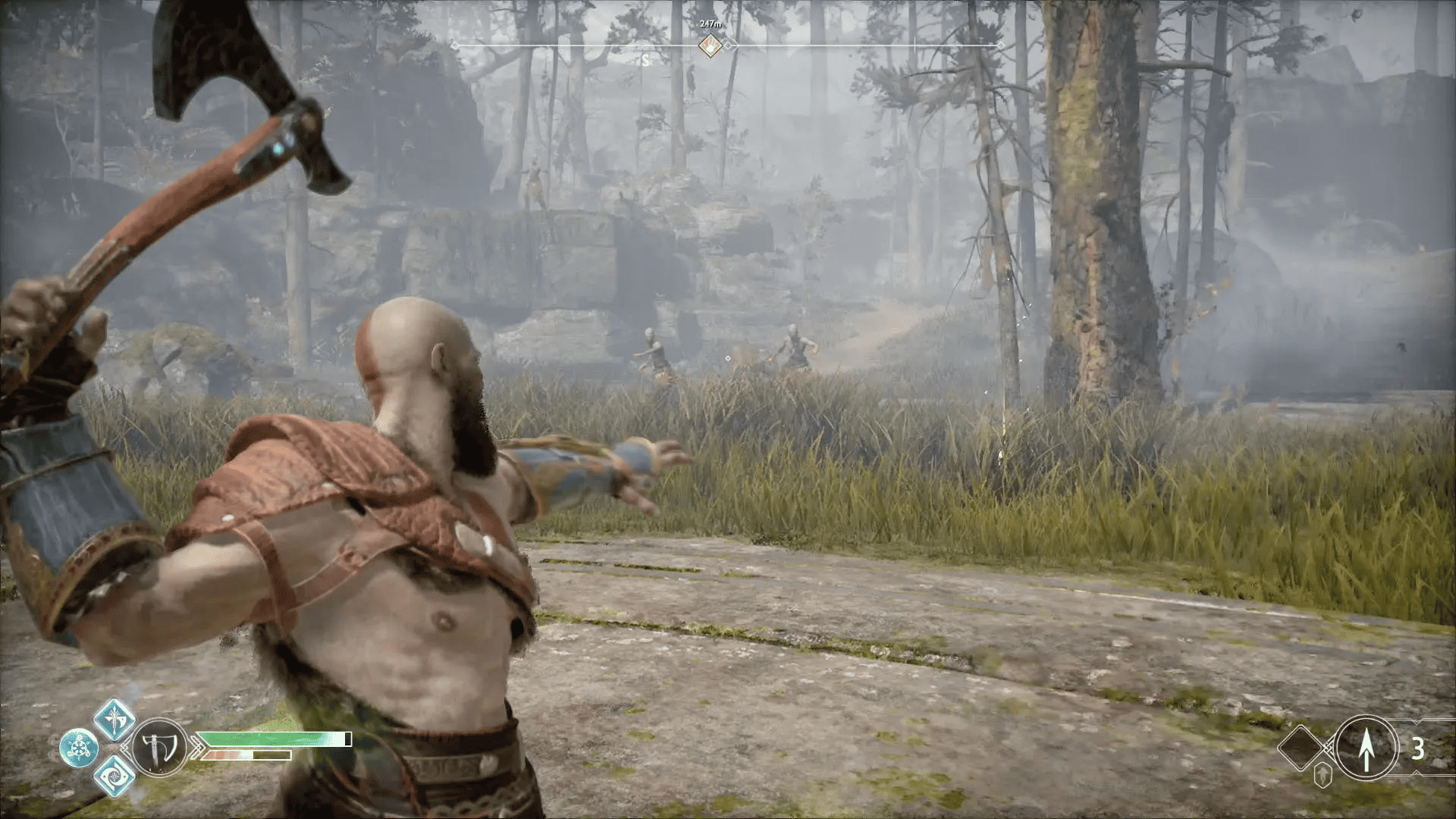Image resolution: width=1456 pixels, height=819 pixels.
Task: Trigger the lower diamond swirl runic attack
Action: pos(115,776)
